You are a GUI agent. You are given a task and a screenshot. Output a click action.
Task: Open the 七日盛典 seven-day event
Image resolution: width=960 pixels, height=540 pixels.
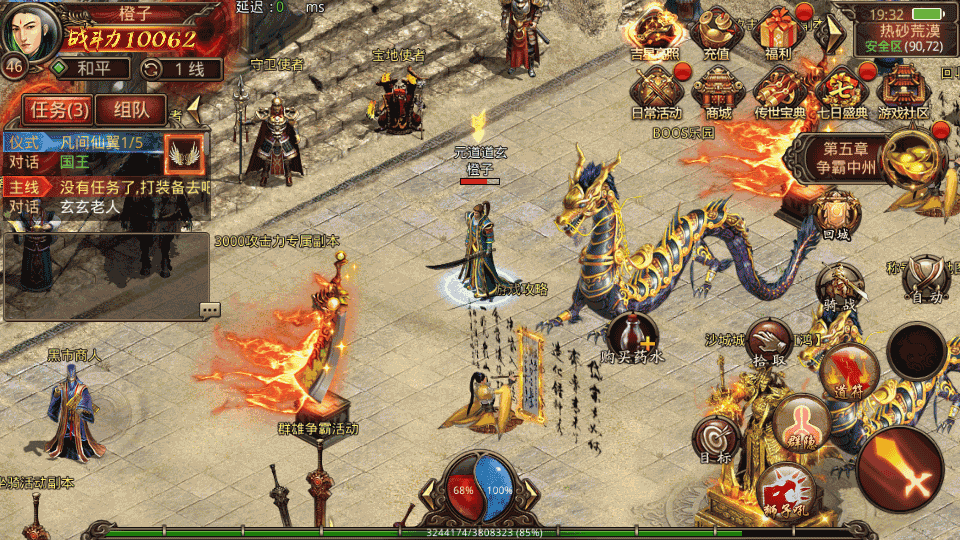pos(840,92)
